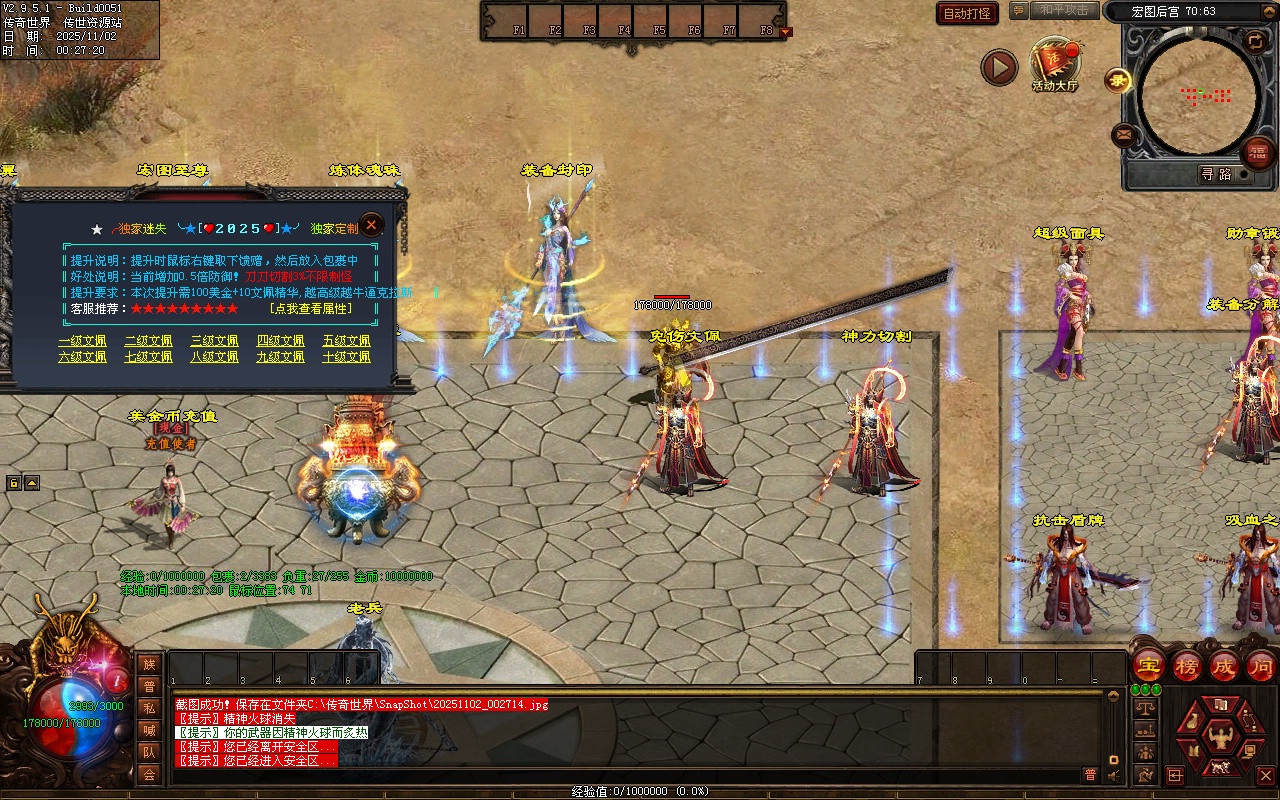This screenshot has height=800, width=1280.
Task: Open the mail envelope icon
Action: [1124, 135]
